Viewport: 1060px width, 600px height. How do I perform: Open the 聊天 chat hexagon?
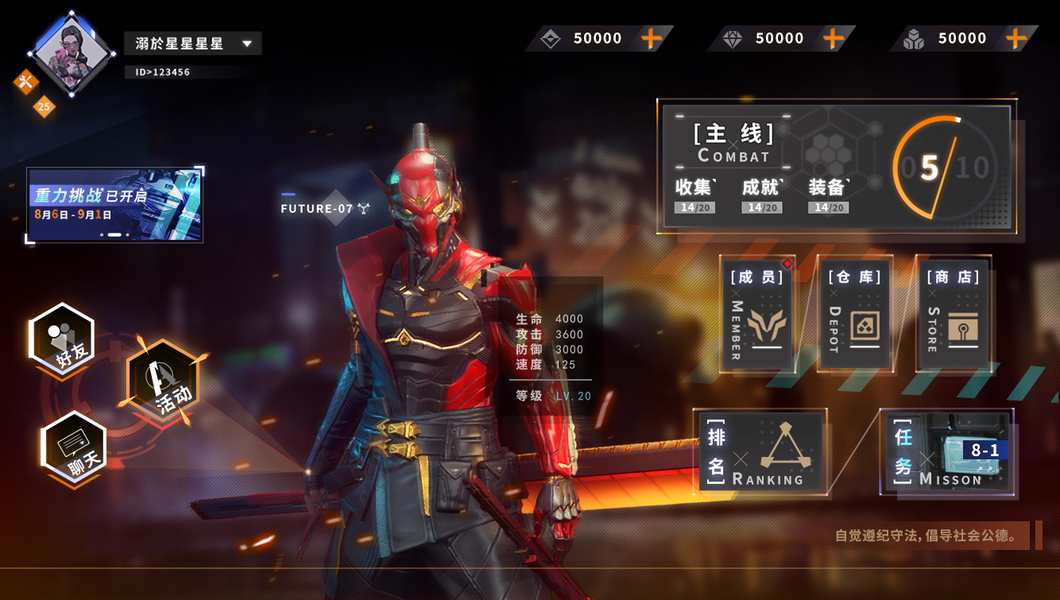click(74, 447)
